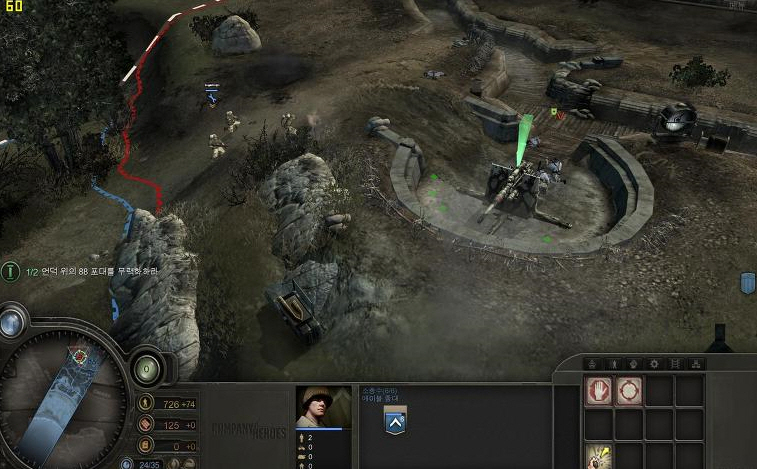Activate the red crosshair attack command
Viewport: 757px width, 469px height.
click(x=629, y=391)
